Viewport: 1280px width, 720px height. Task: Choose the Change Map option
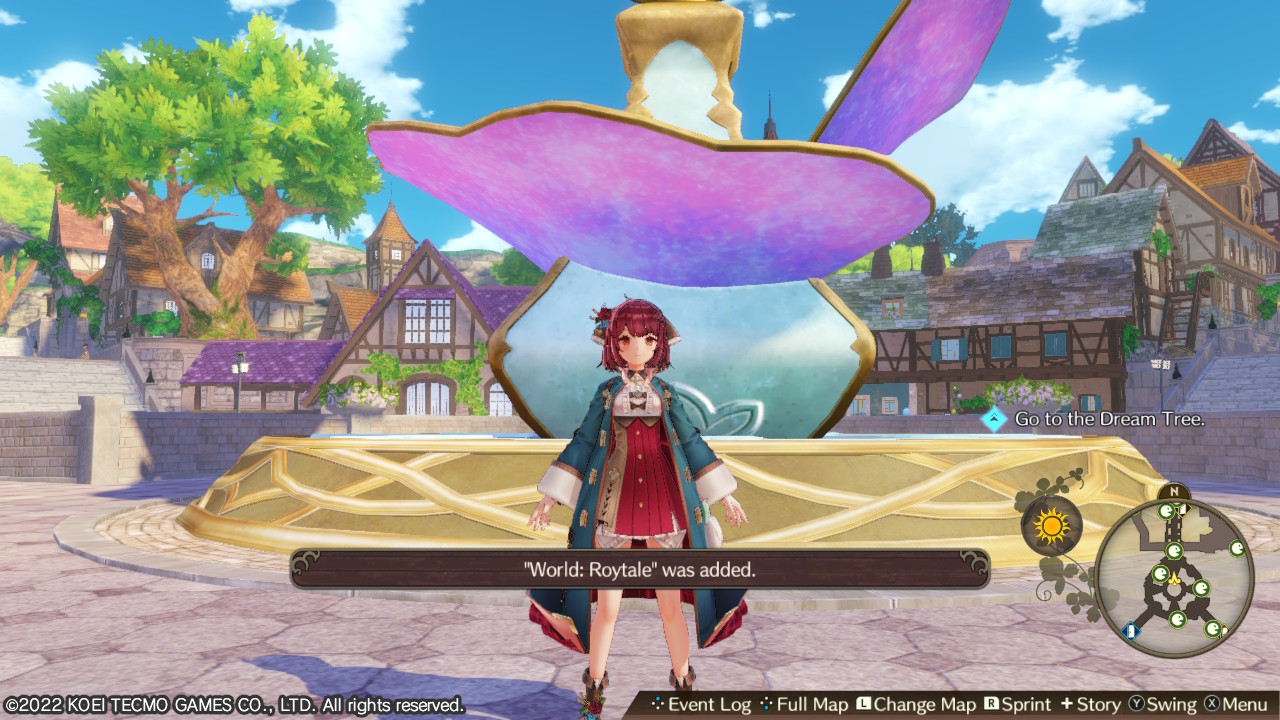tap(915, 705)
